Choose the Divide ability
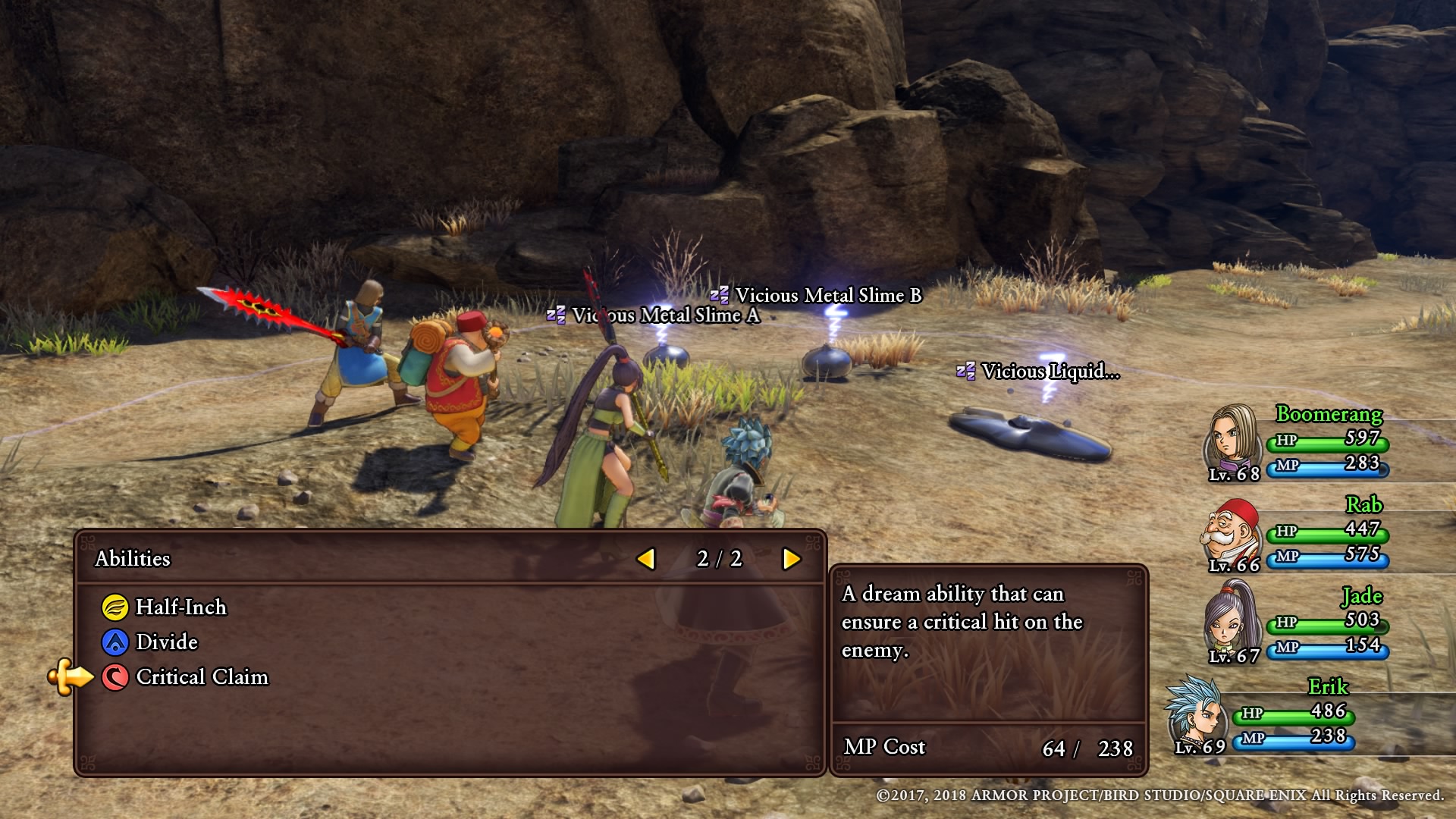 click(x=166, y=642)
